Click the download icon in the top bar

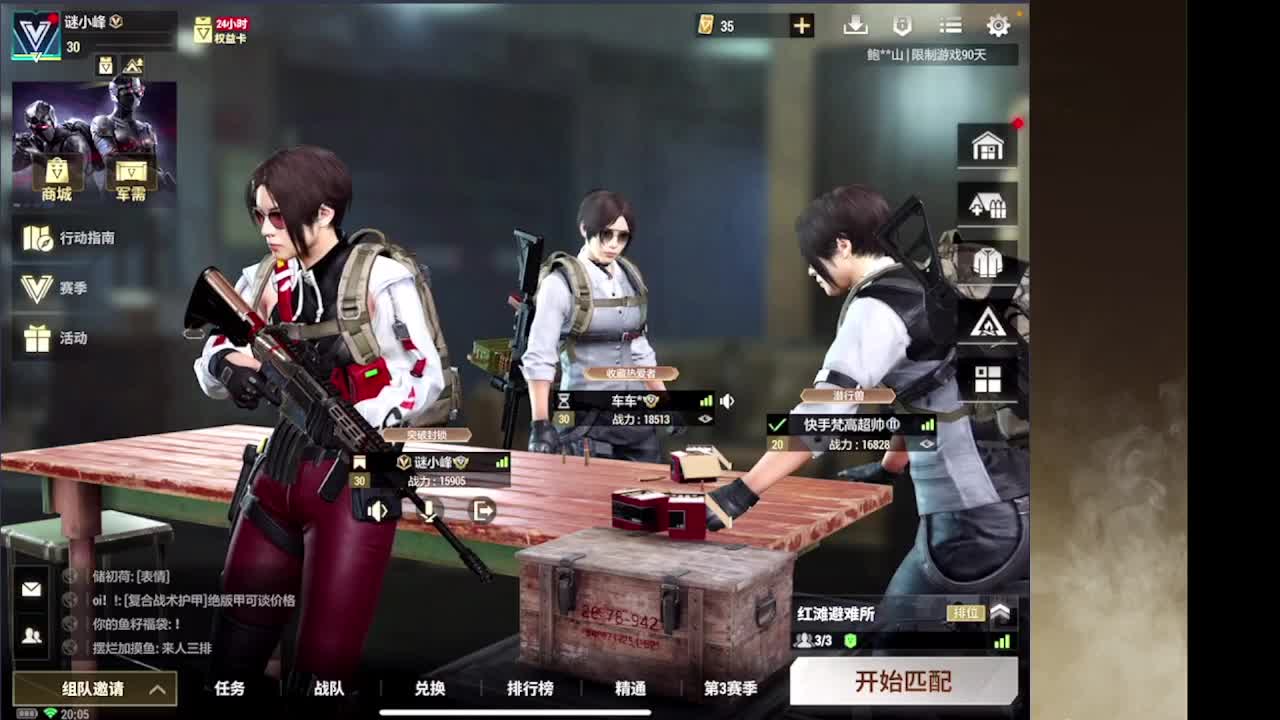(857, 25)
